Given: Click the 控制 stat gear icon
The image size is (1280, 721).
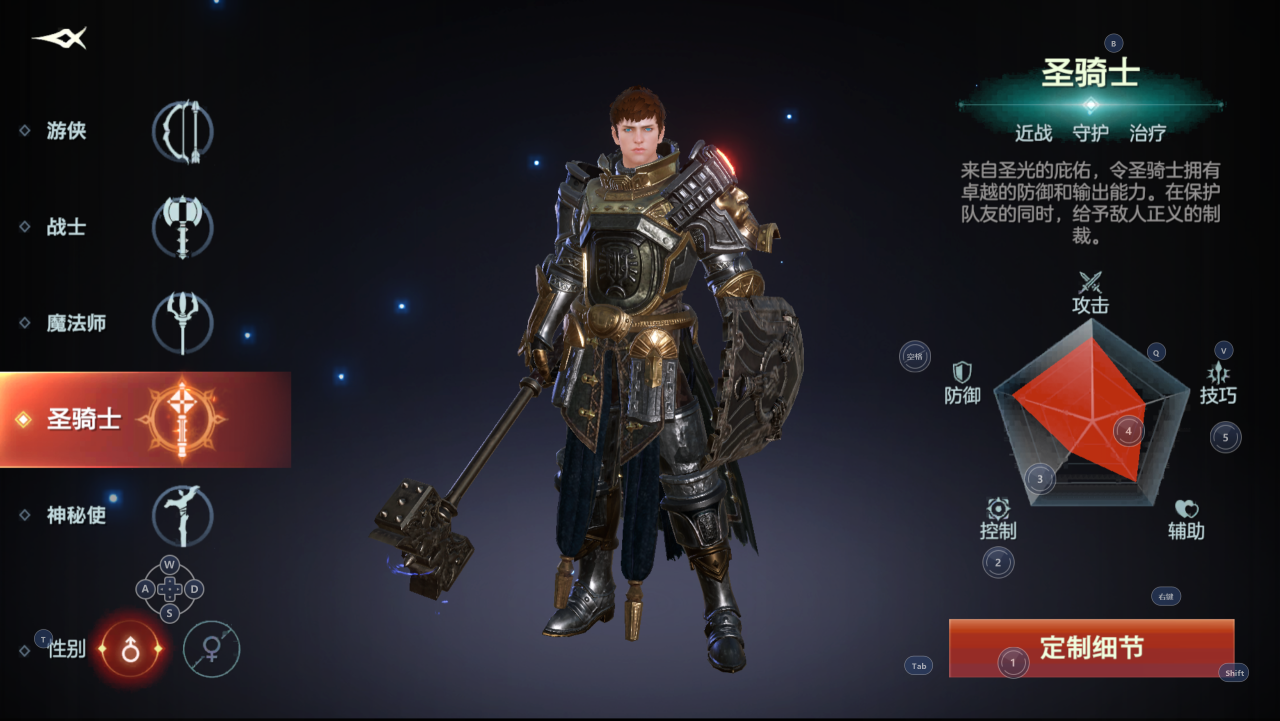Looking at the screenshot, I should [997, 508].
